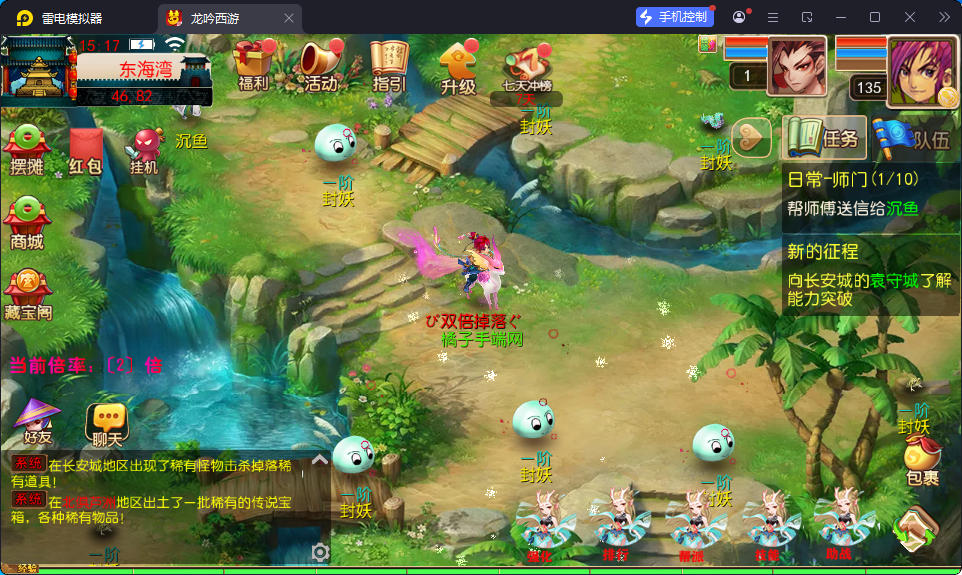Open the 摆摊 stall menu
The height and width of the screenshot is (575, 962).
28,150
